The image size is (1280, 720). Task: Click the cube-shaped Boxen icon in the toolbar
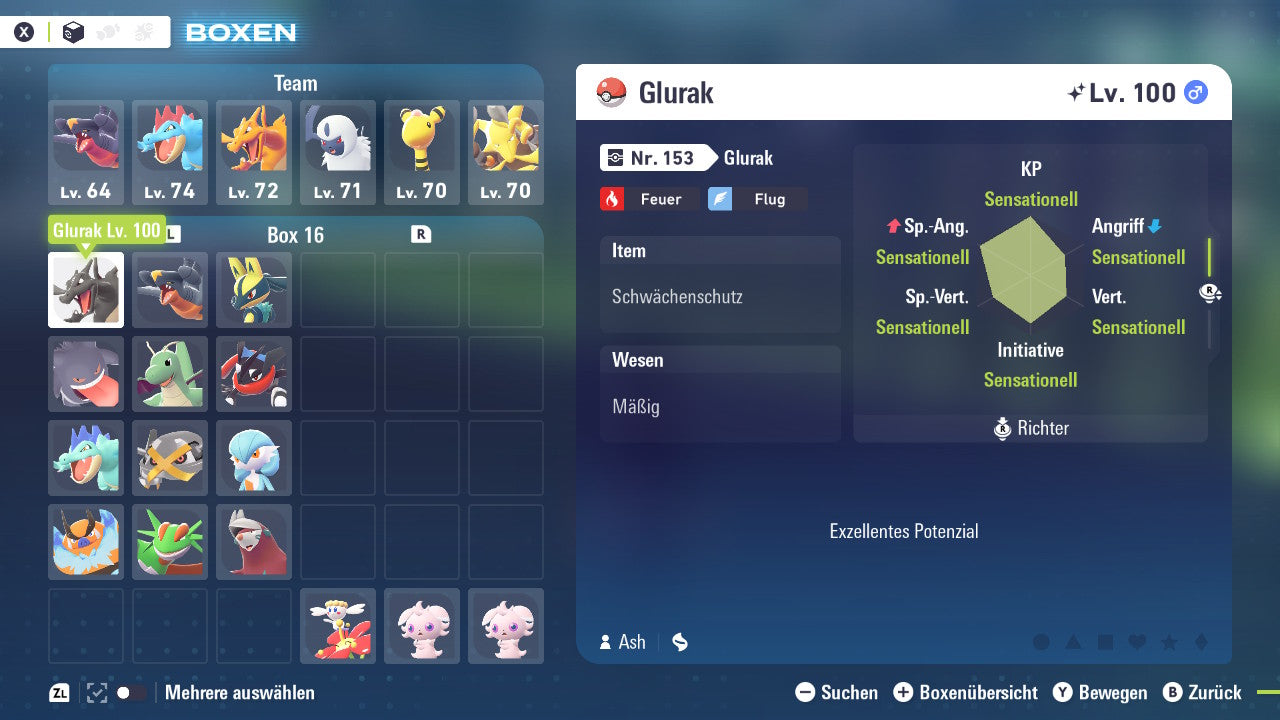coord(73,33)
